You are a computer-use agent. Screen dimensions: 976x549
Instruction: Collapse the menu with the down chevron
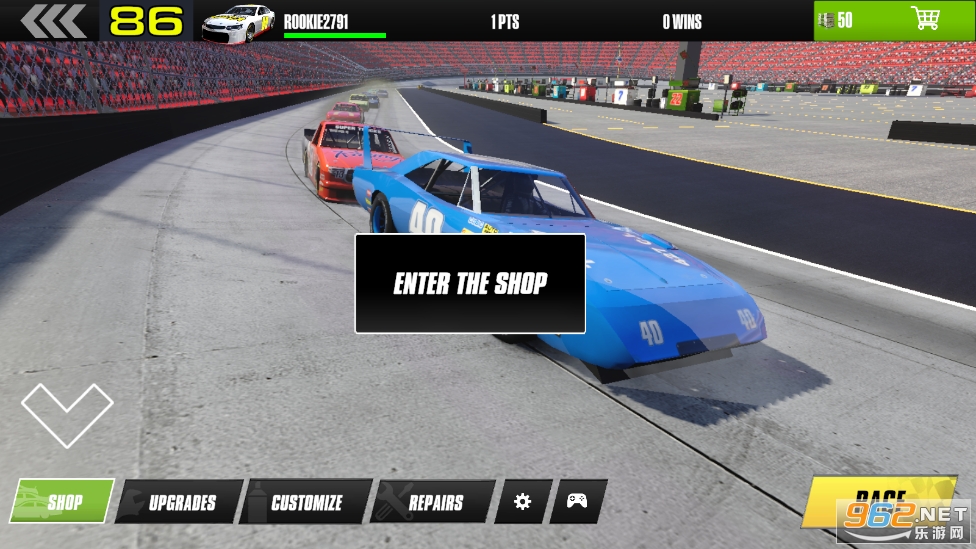tap(67, 414)
